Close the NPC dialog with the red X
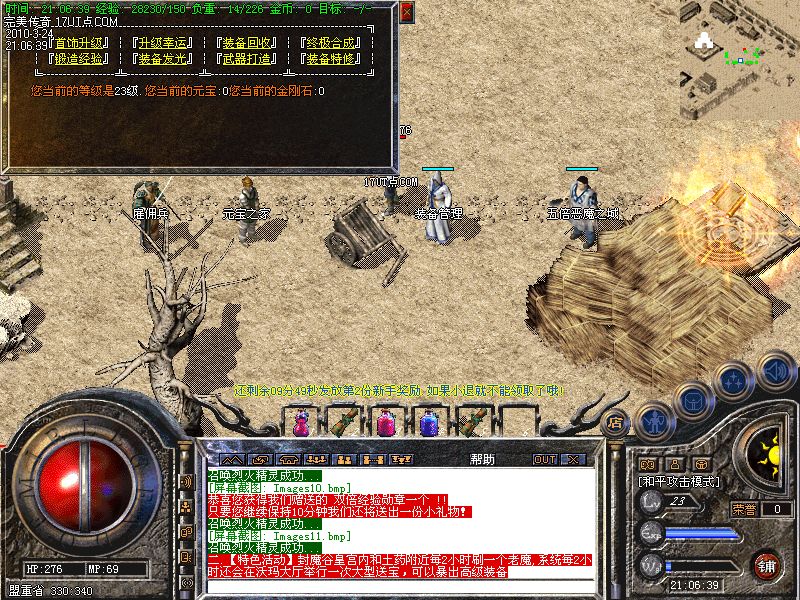800x600 pixels. coord(406,13)
